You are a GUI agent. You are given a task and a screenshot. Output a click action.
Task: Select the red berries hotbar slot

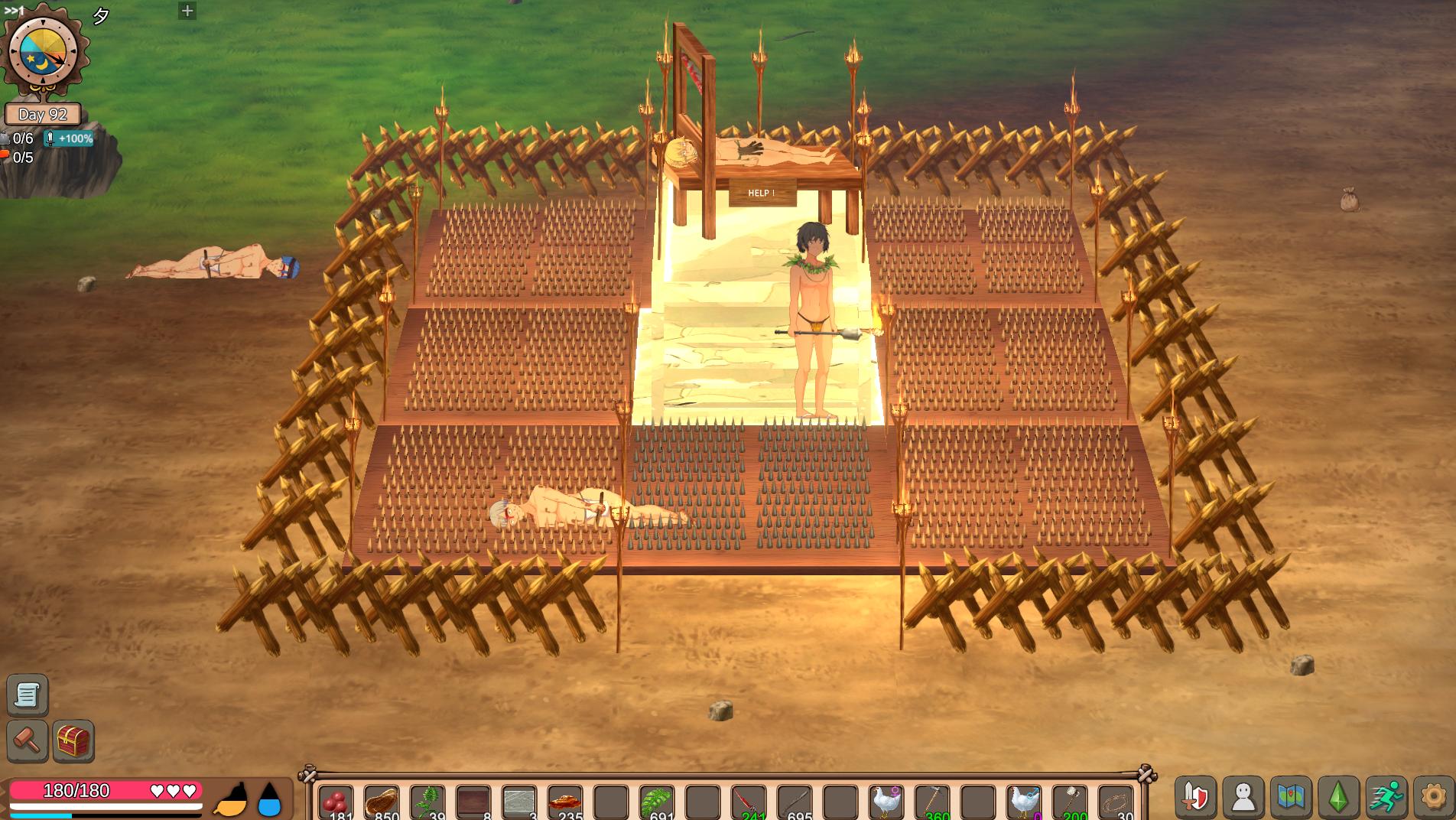(x=336, y=803)
